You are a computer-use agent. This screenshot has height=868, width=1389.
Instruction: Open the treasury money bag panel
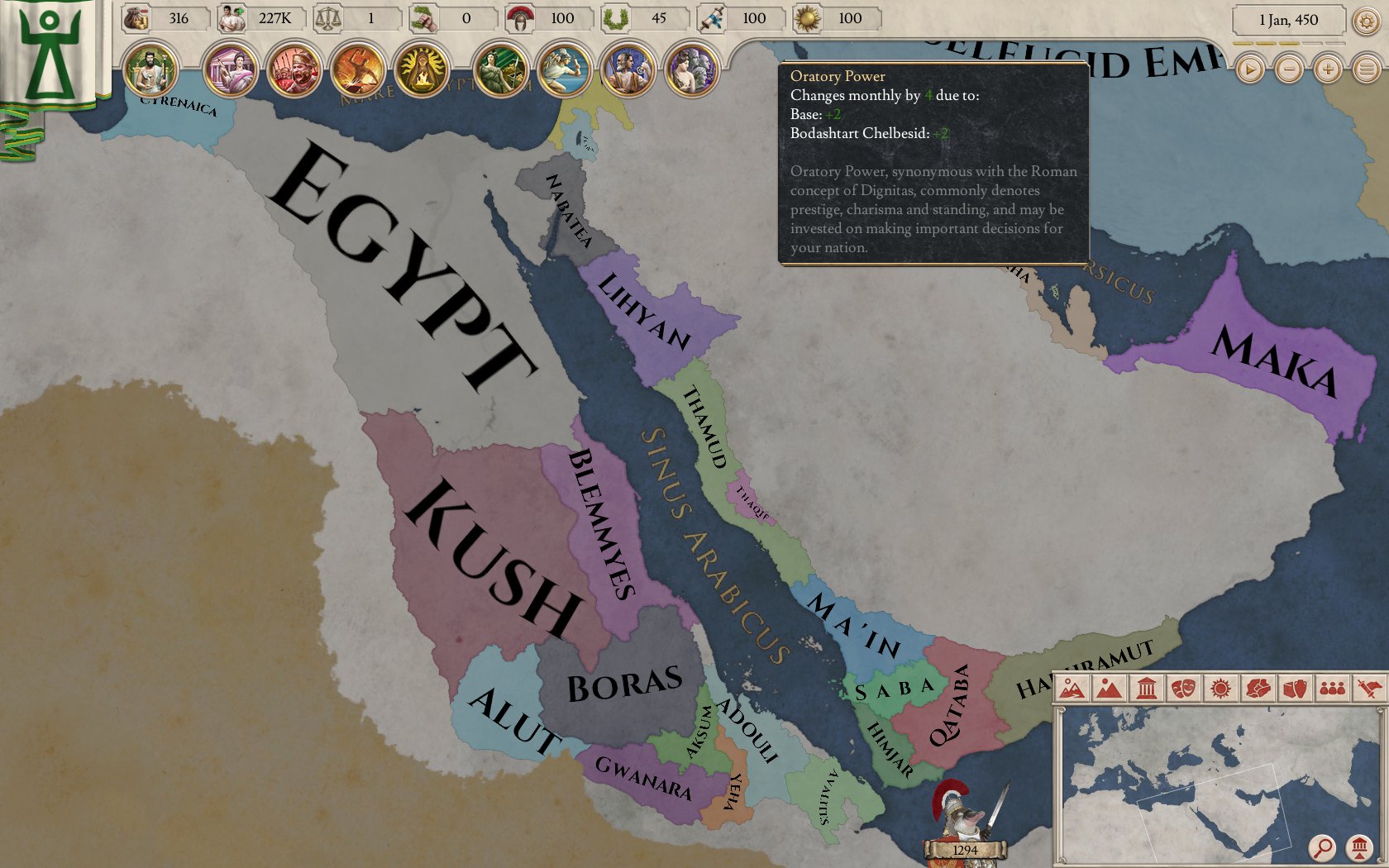pos(136,17)
